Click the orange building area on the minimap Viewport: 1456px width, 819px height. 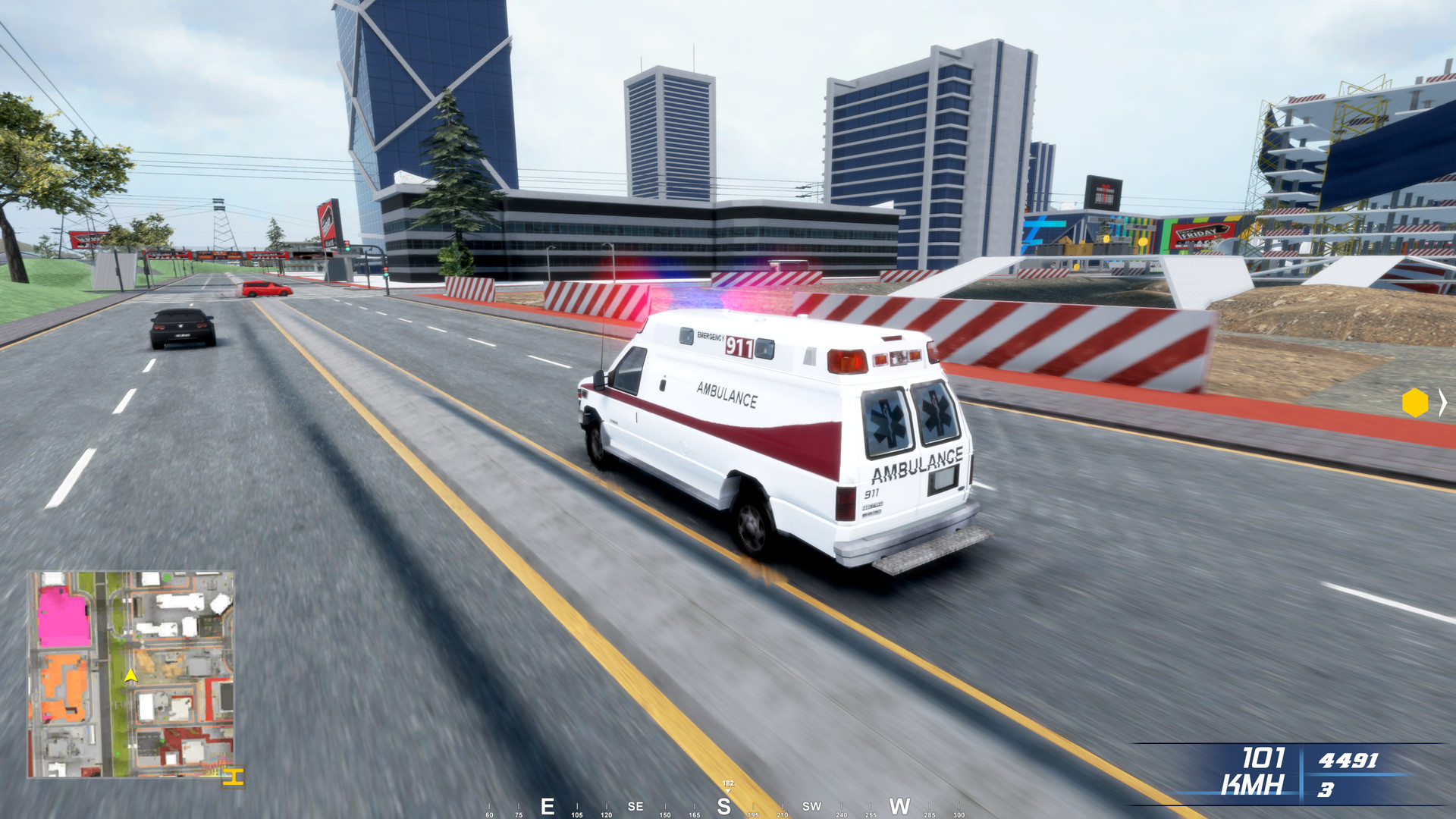coord(63,686)
